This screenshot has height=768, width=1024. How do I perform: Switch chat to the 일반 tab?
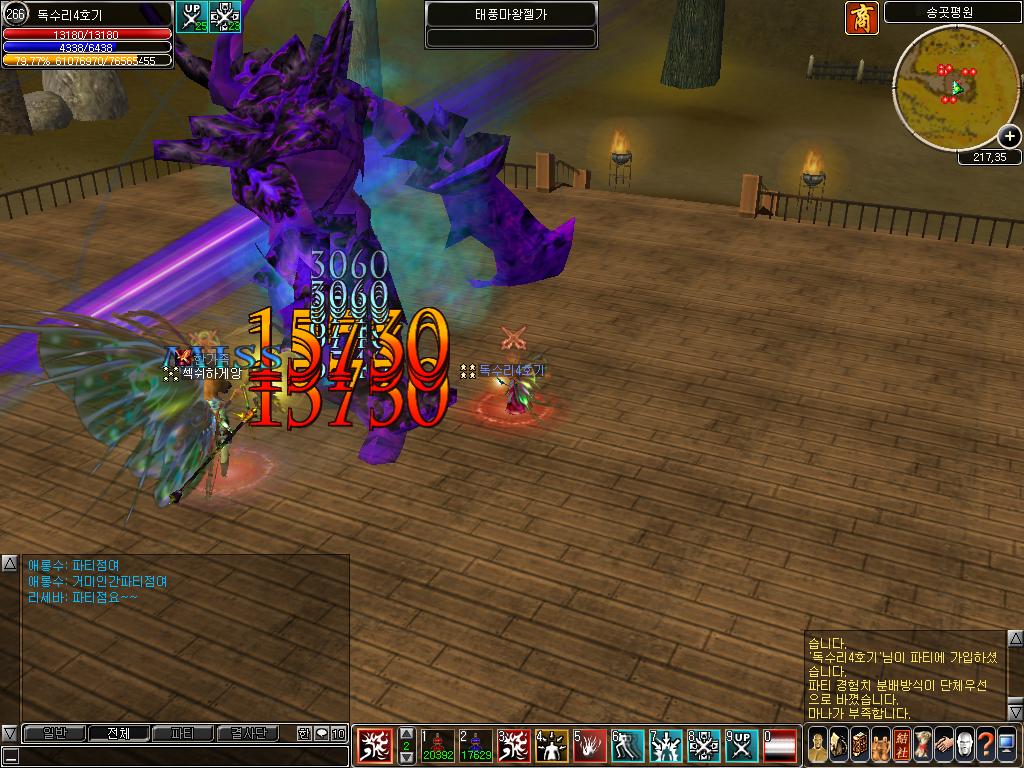click(x=53, y=733)
